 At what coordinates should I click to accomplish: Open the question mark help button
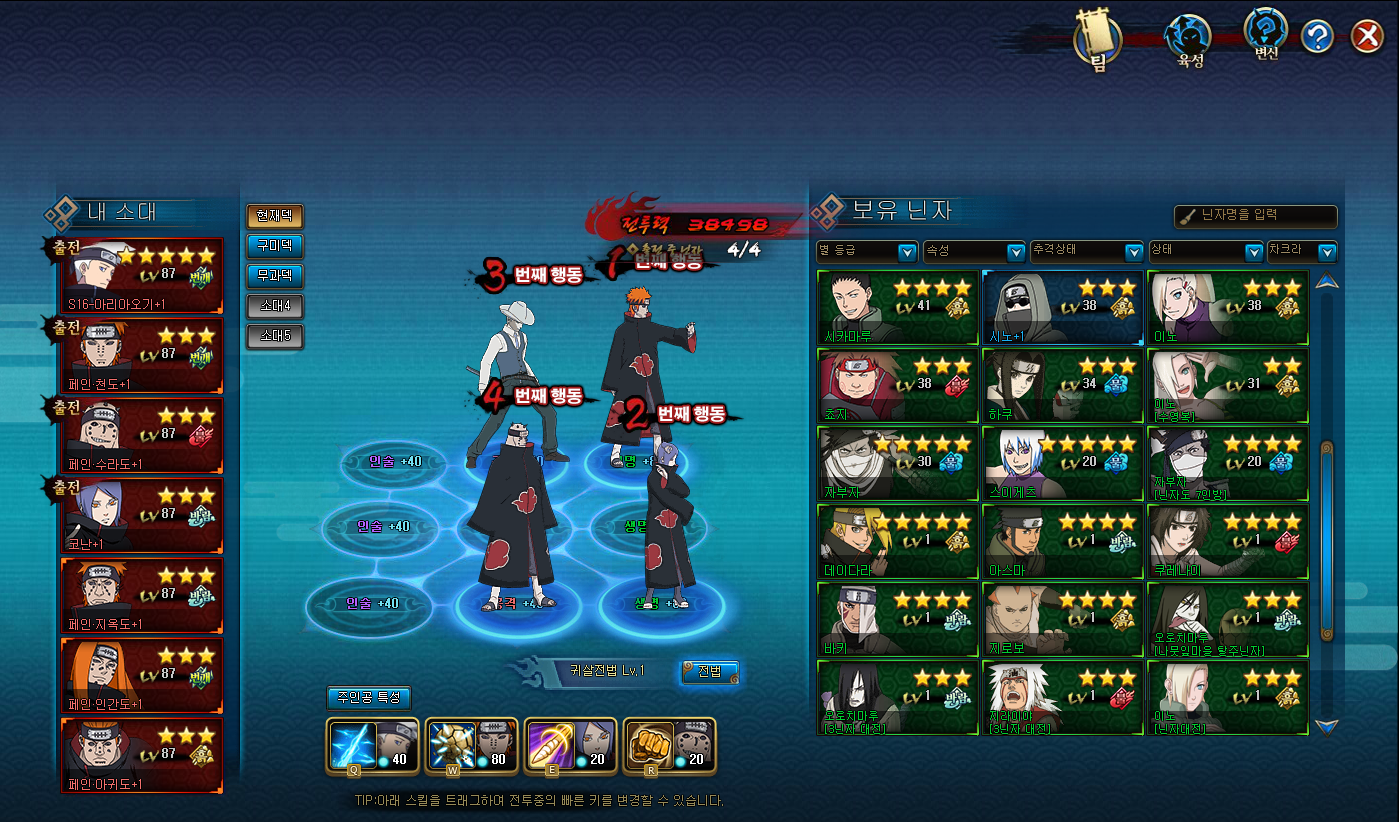tap(1318, 38)
